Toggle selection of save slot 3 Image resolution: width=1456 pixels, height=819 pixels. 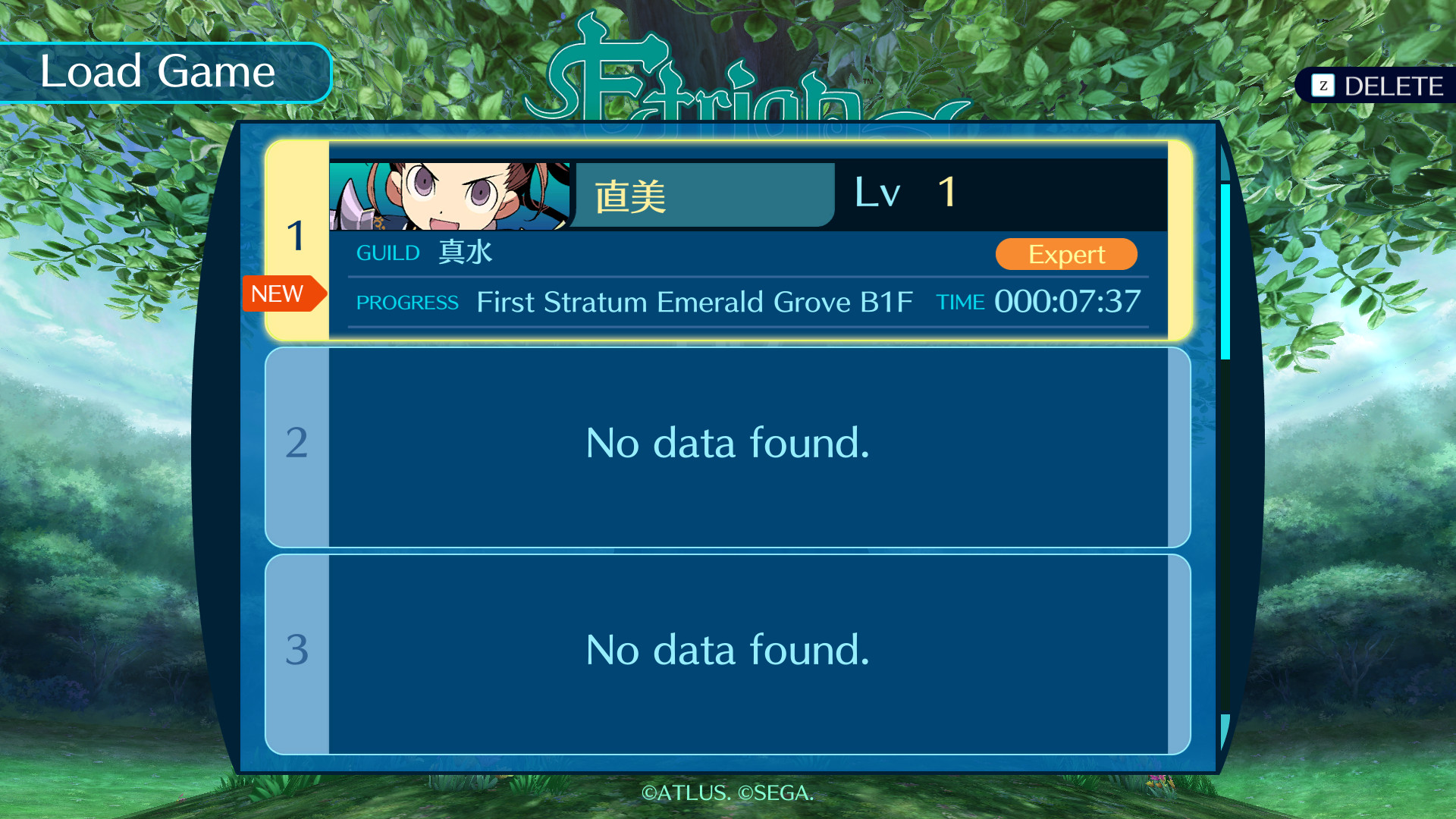(x=726, y=652)
